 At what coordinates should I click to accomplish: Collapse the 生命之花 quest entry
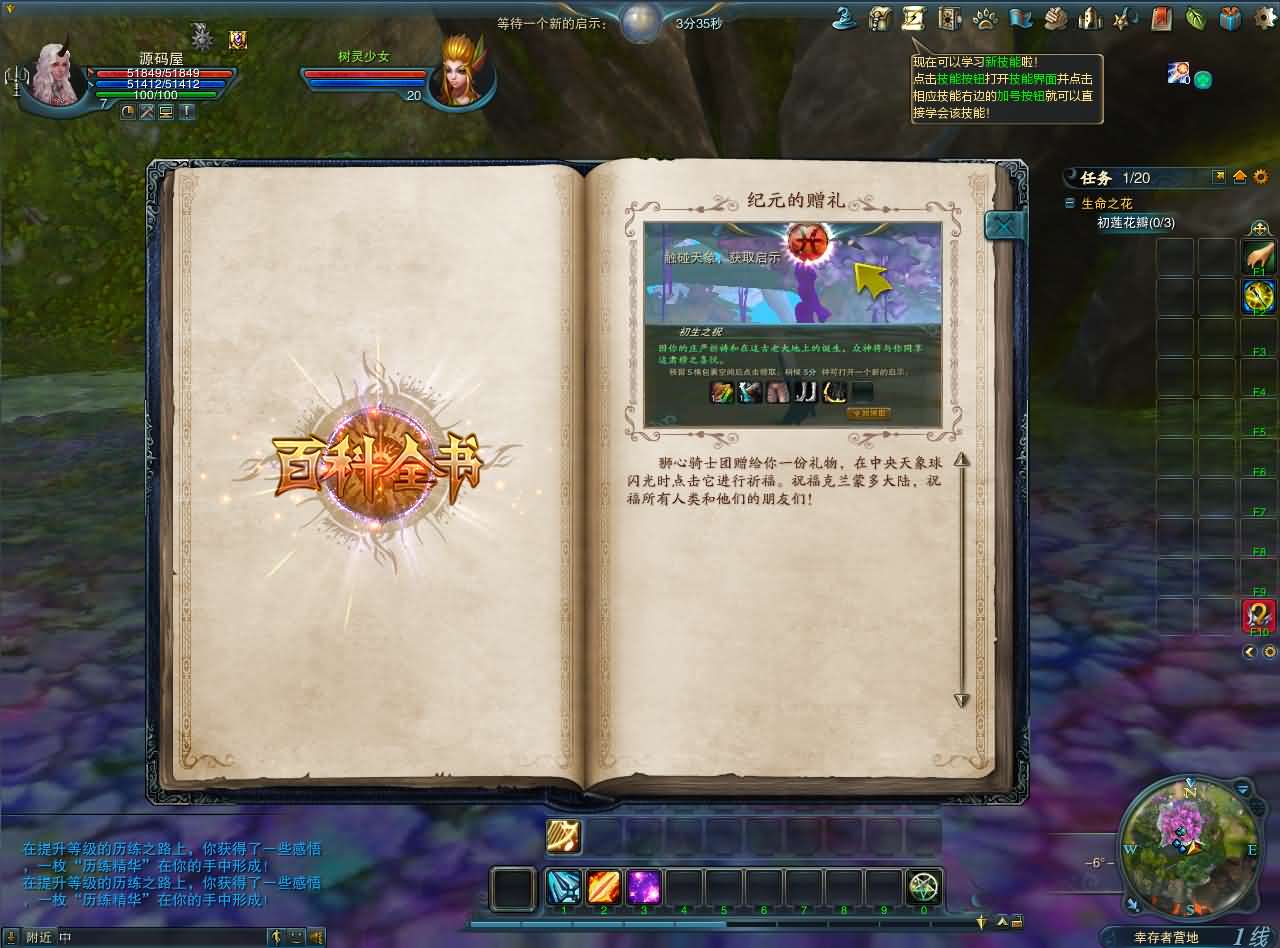point(1070,202)
